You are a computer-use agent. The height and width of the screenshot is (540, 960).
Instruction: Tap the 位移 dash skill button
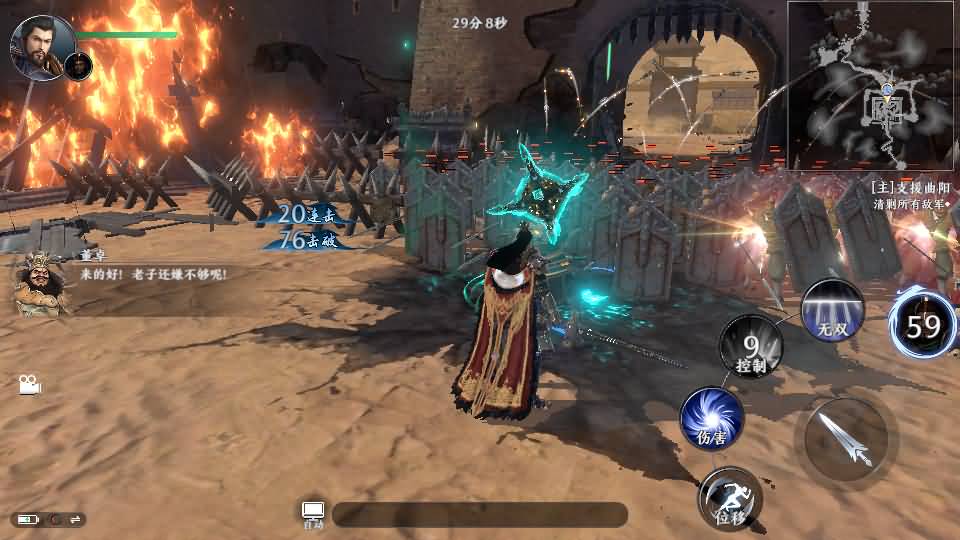pos(730,497)
